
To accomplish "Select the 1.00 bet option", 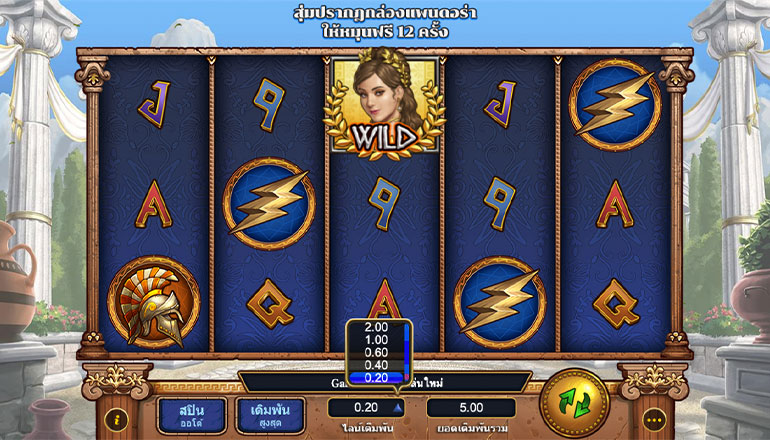I will pos(376,340).
